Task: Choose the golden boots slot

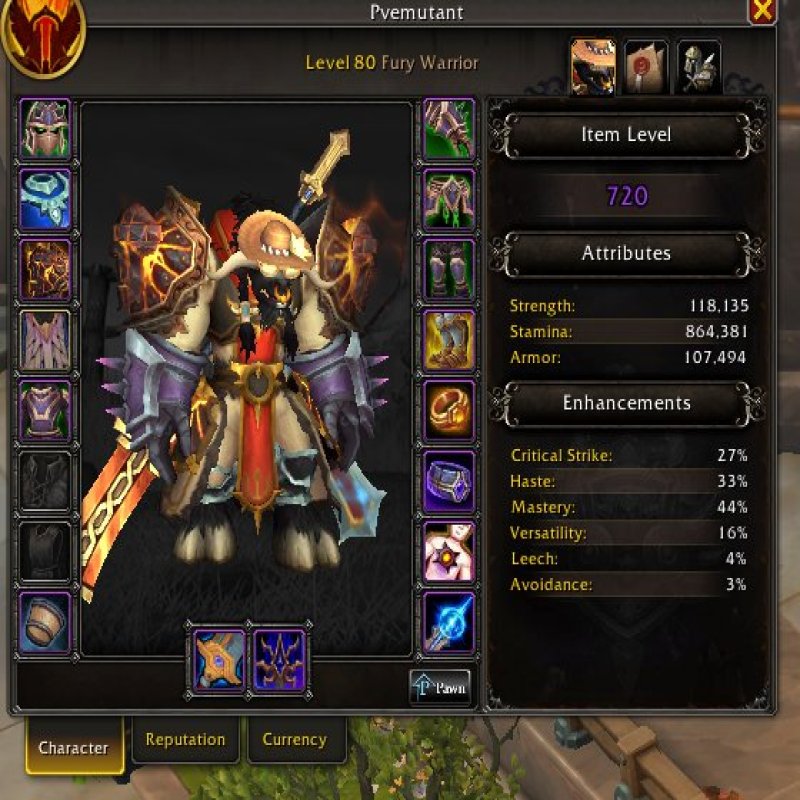Action: [449, 340]
